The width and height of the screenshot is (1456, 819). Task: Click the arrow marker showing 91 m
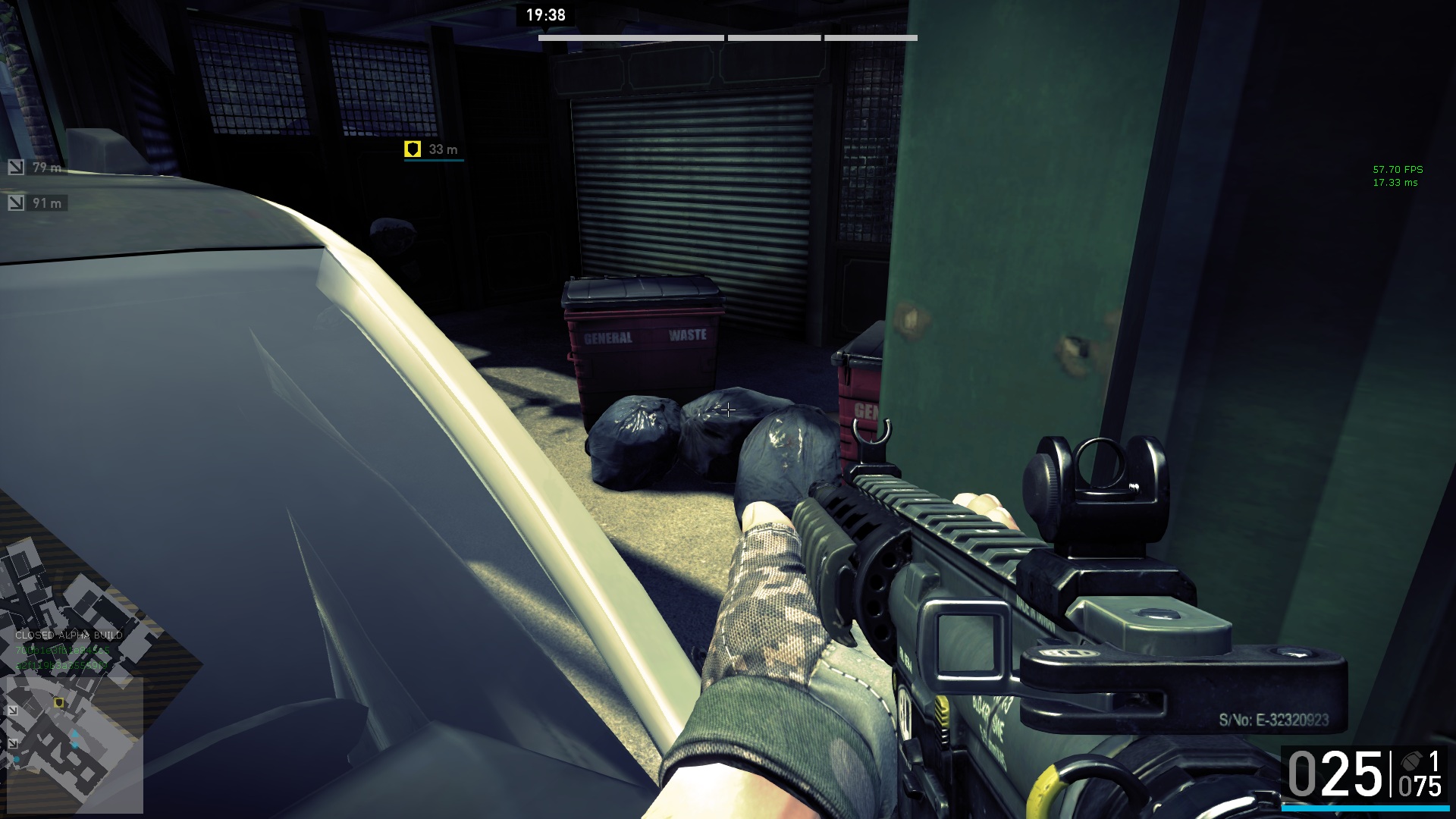(16, 202)
